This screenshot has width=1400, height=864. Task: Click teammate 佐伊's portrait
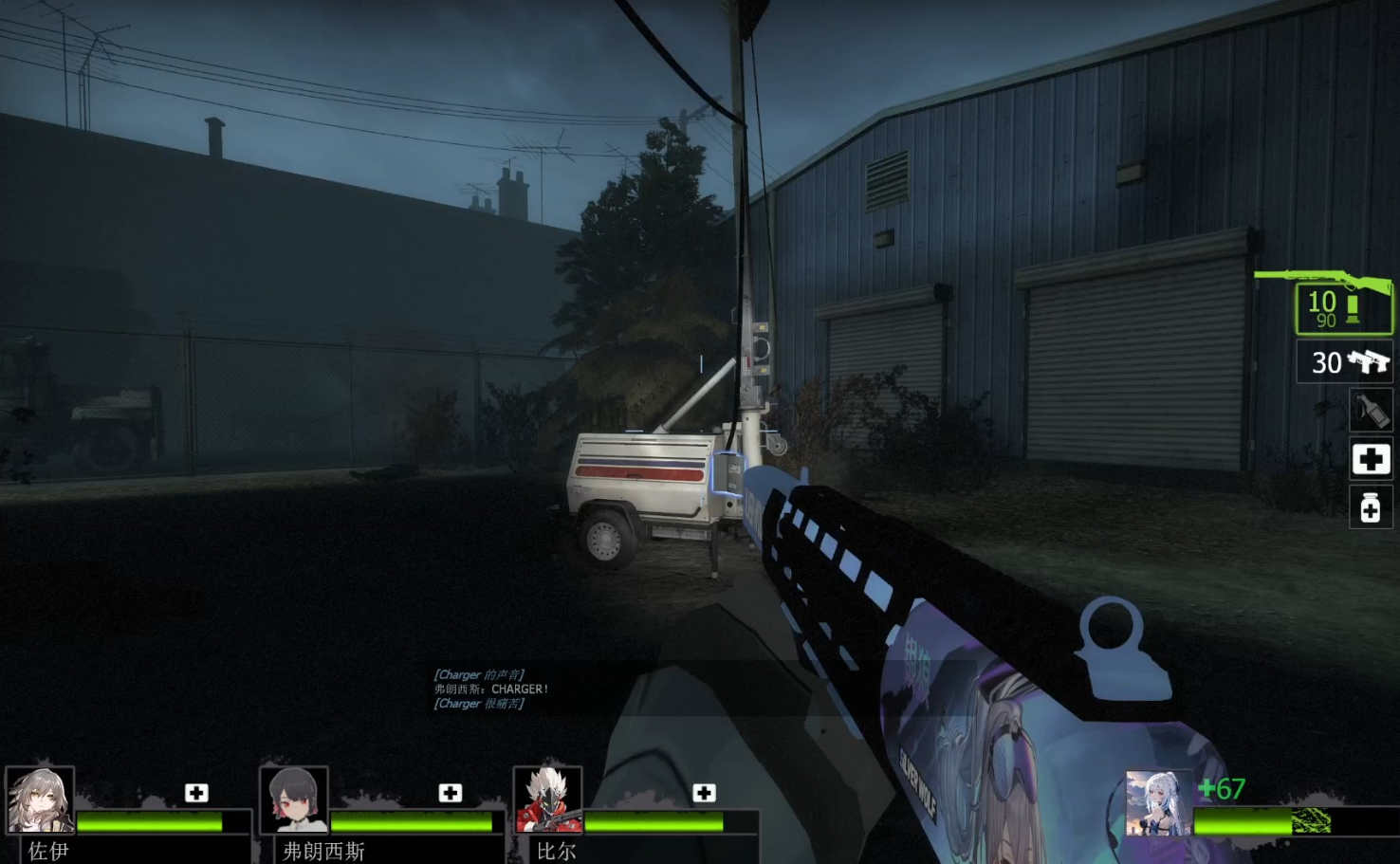[x=40, y=800]
